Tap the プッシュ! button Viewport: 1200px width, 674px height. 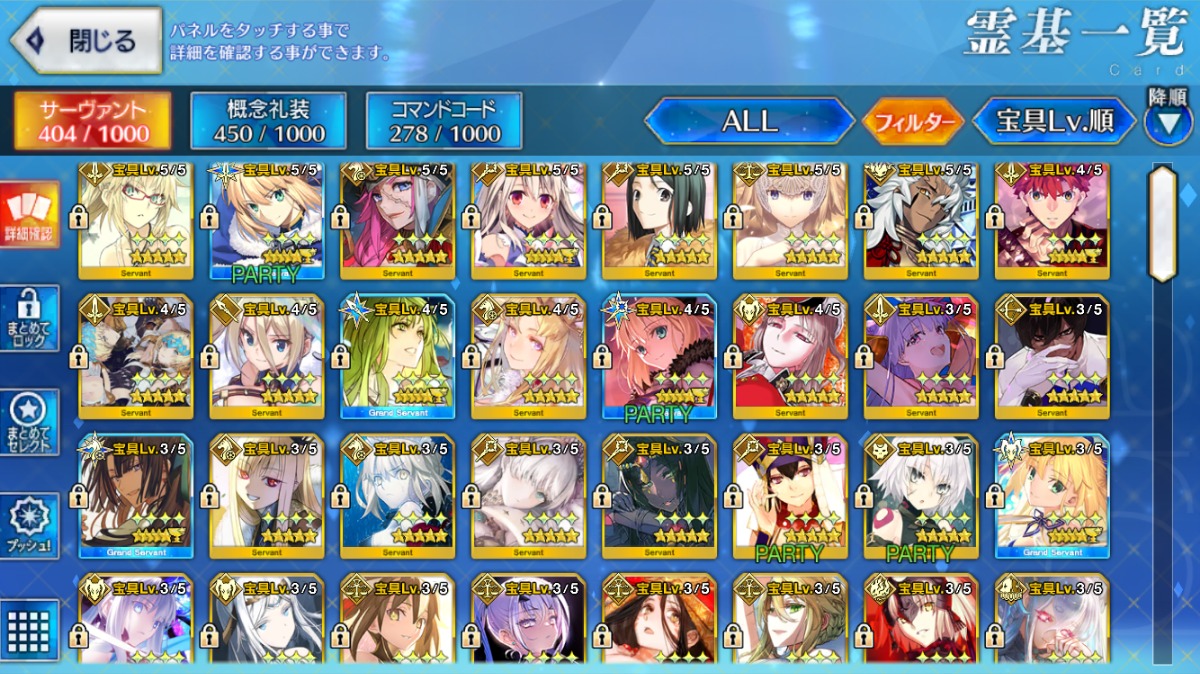pos(29,525)
